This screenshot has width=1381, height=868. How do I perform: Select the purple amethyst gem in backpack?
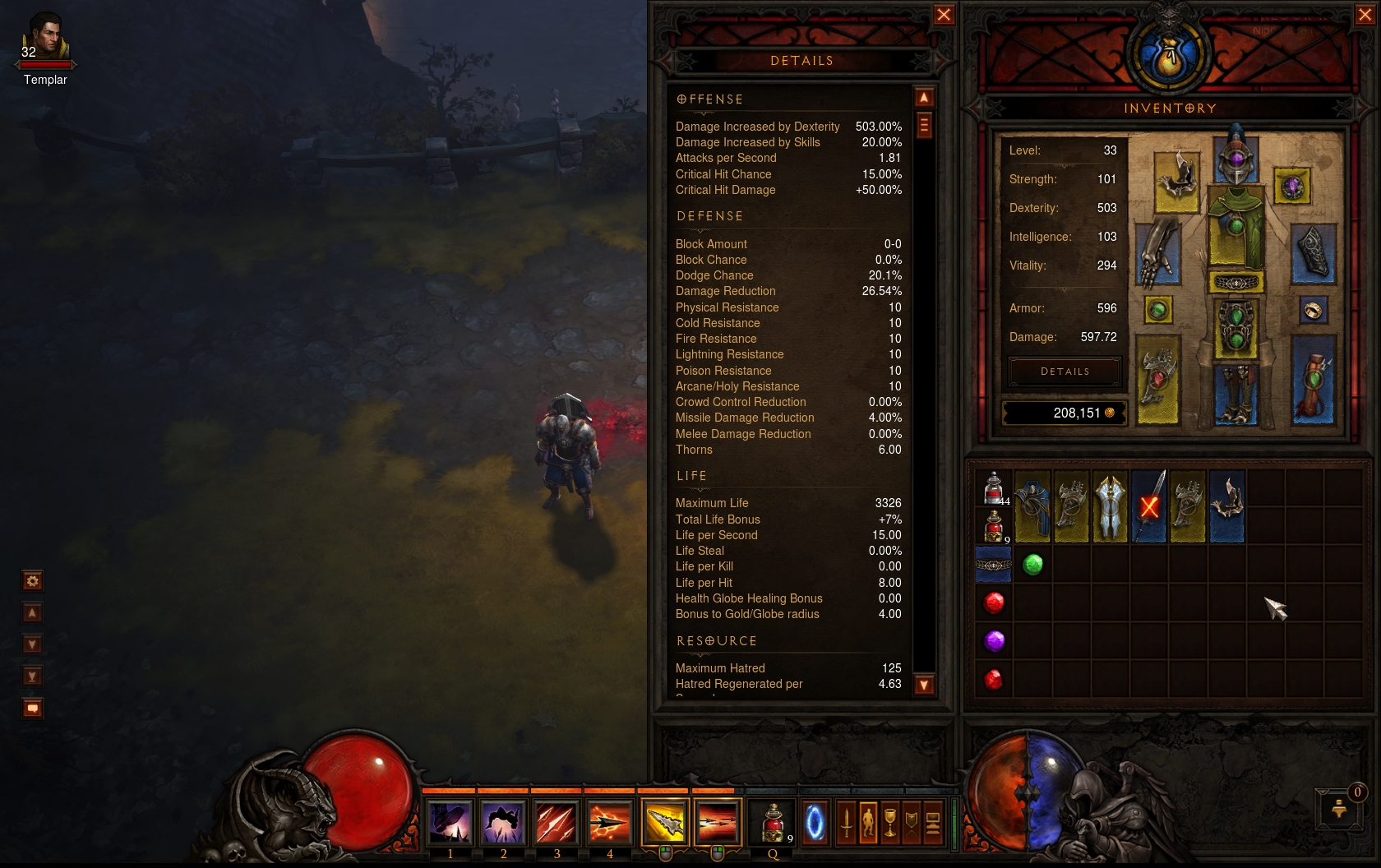click(994, 641)
